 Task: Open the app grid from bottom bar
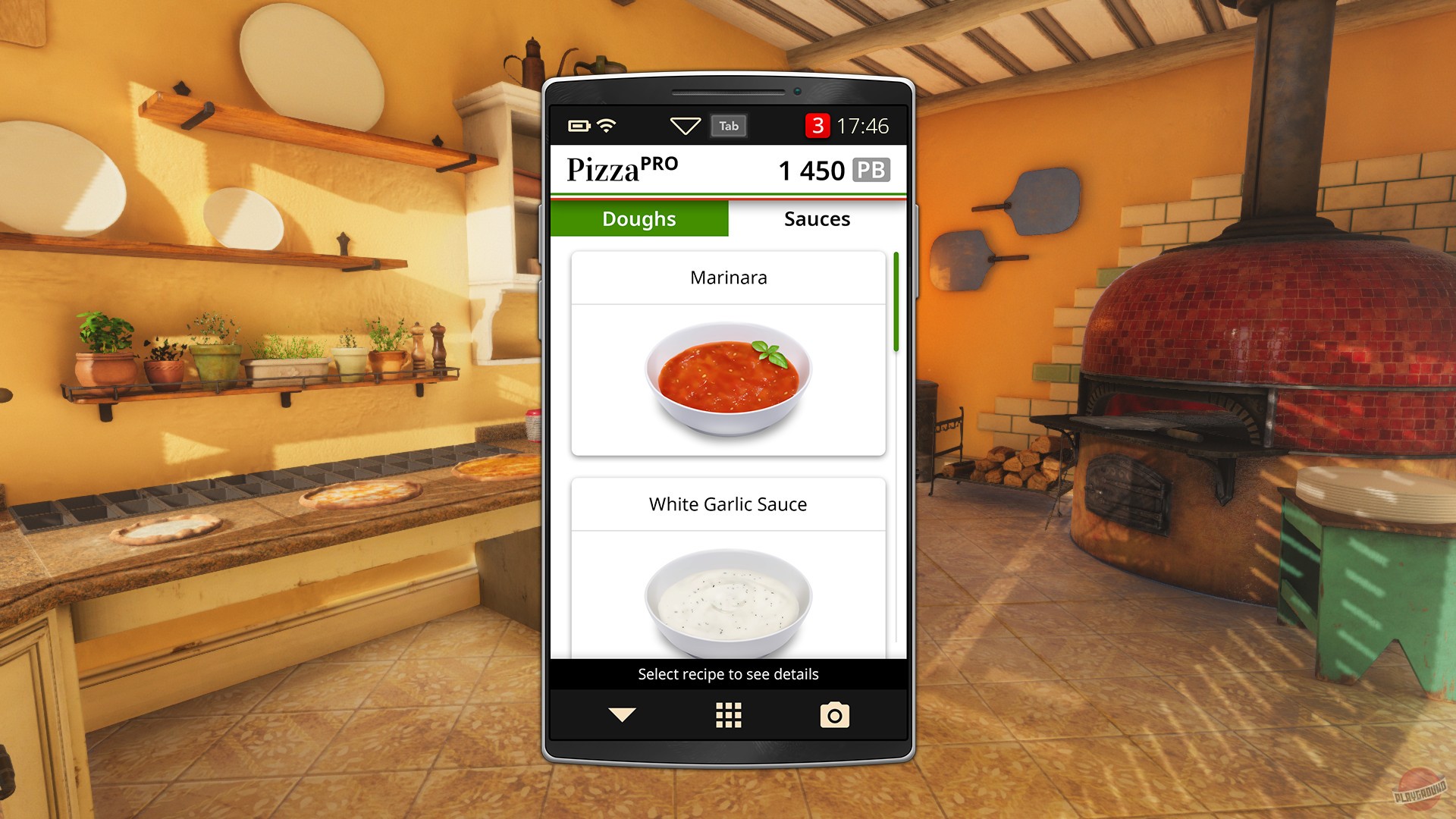point(727,714)
